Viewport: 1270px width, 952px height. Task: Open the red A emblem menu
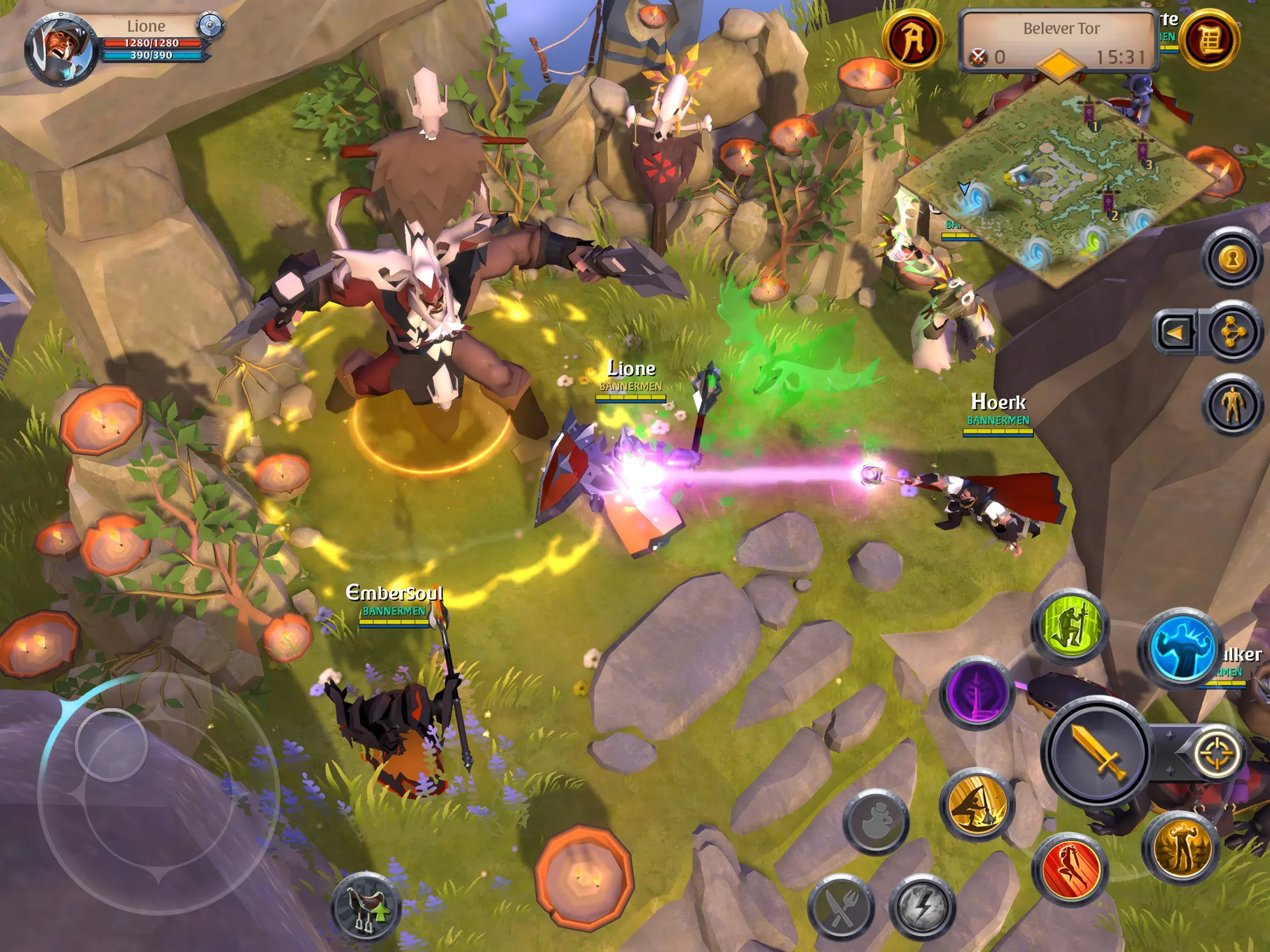[x=912, y=39]
